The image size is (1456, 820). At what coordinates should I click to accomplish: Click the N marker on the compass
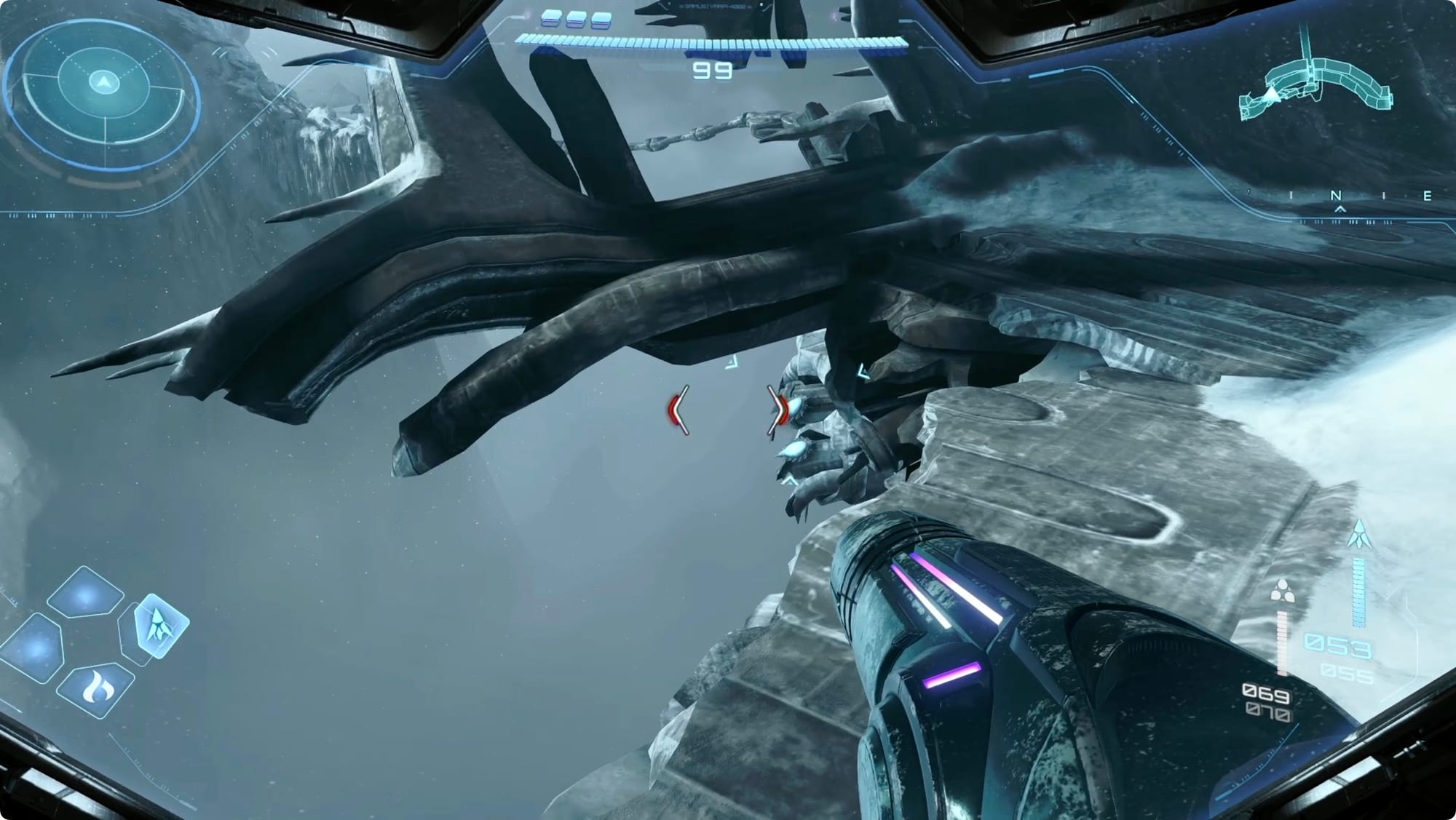pos(1336,196)
